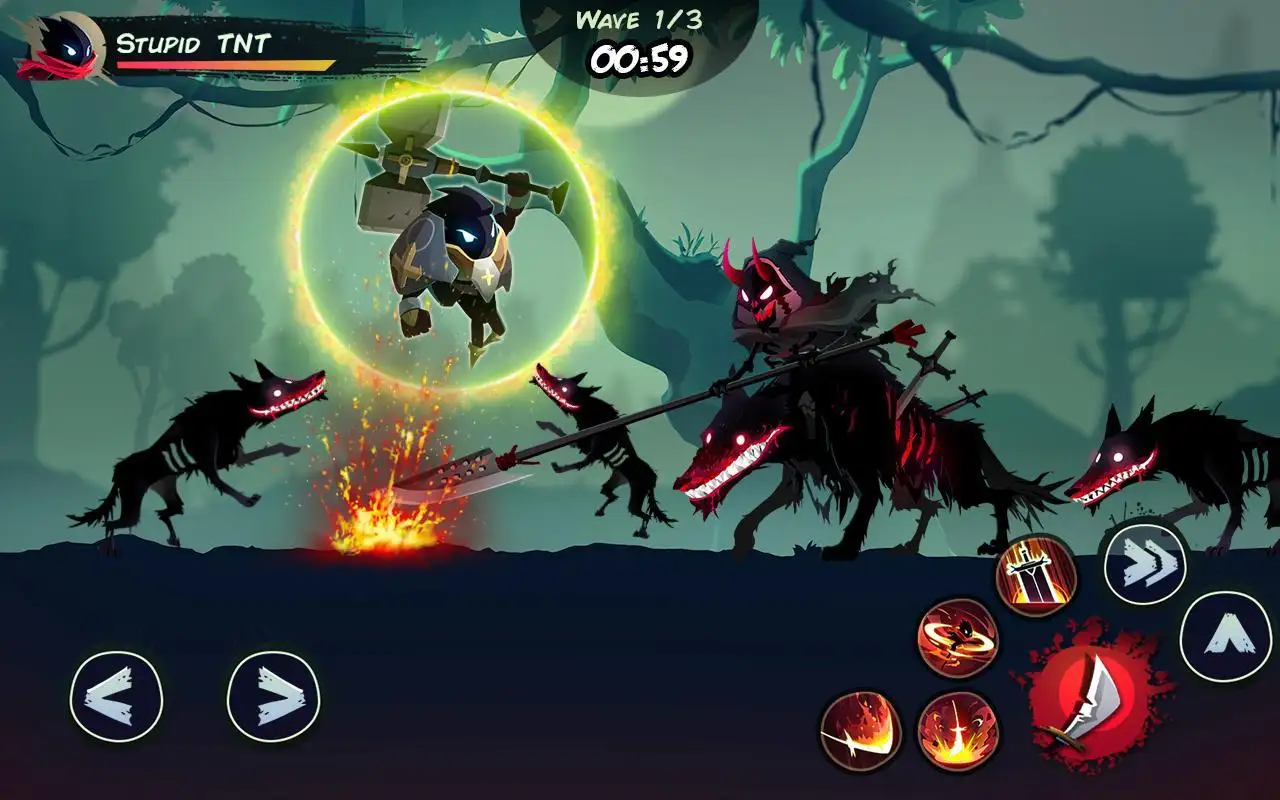
Task: Use the whirlwind spin skill
Action: click(958, 637)
